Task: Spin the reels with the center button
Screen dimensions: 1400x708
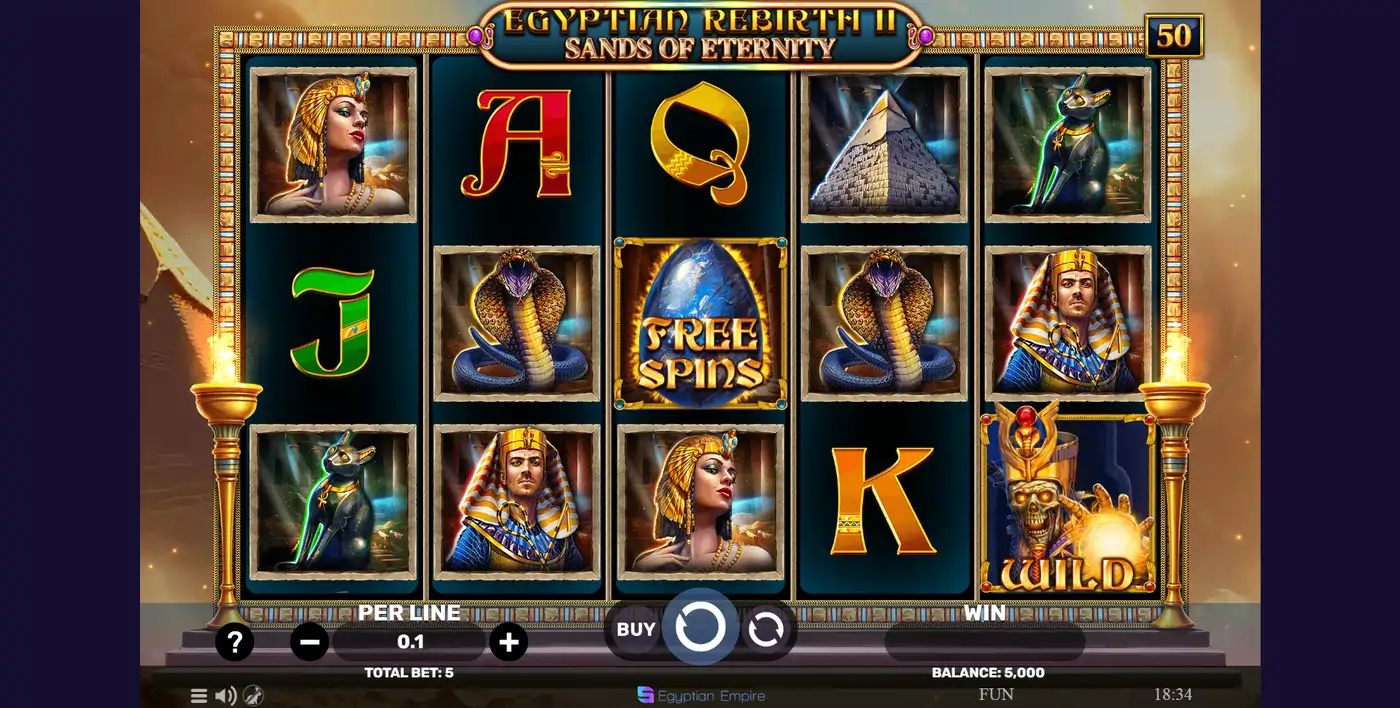Action: tap(700, 628)
